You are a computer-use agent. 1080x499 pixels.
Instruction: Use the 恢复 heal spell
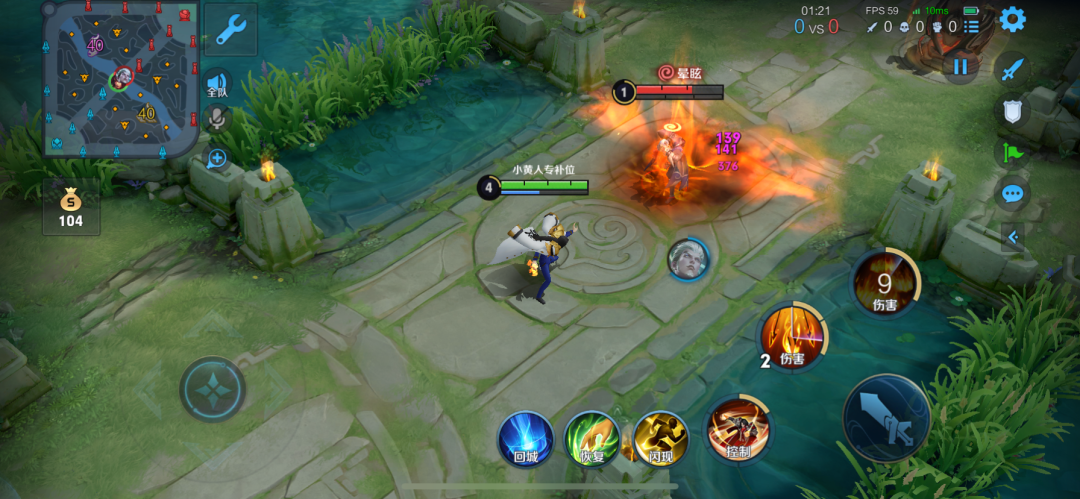pyautogui.click(x=592, y=440)
